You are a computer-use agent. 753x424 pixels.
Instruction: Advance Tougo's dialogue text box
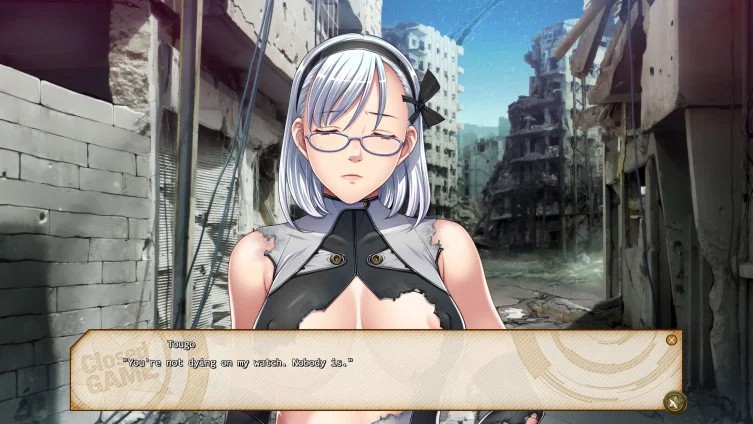pos(380,372)
